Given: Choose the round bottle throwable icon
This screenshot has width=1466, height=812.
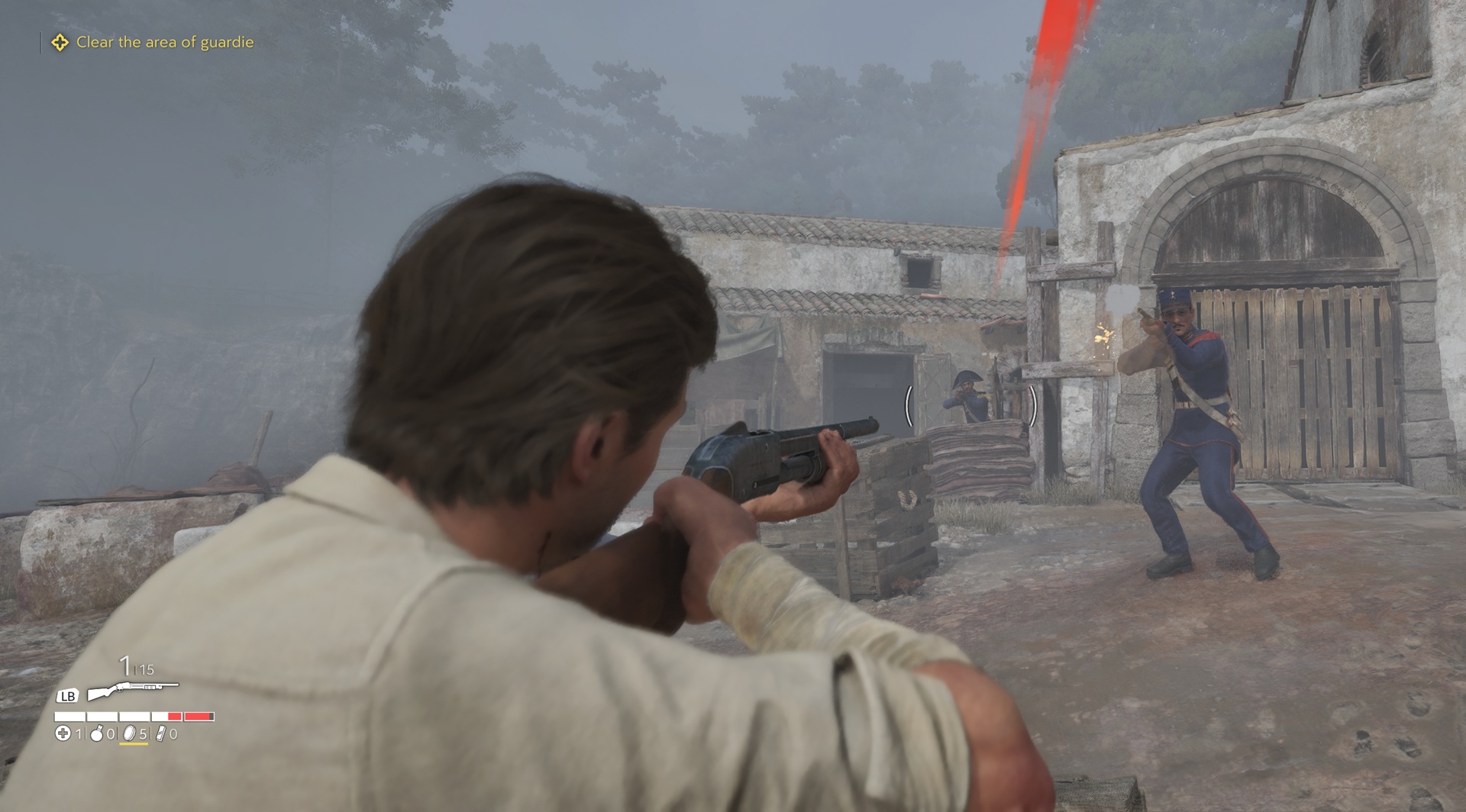Looking at the screenshot, I should pyautogui.click(x=97, y=734).
